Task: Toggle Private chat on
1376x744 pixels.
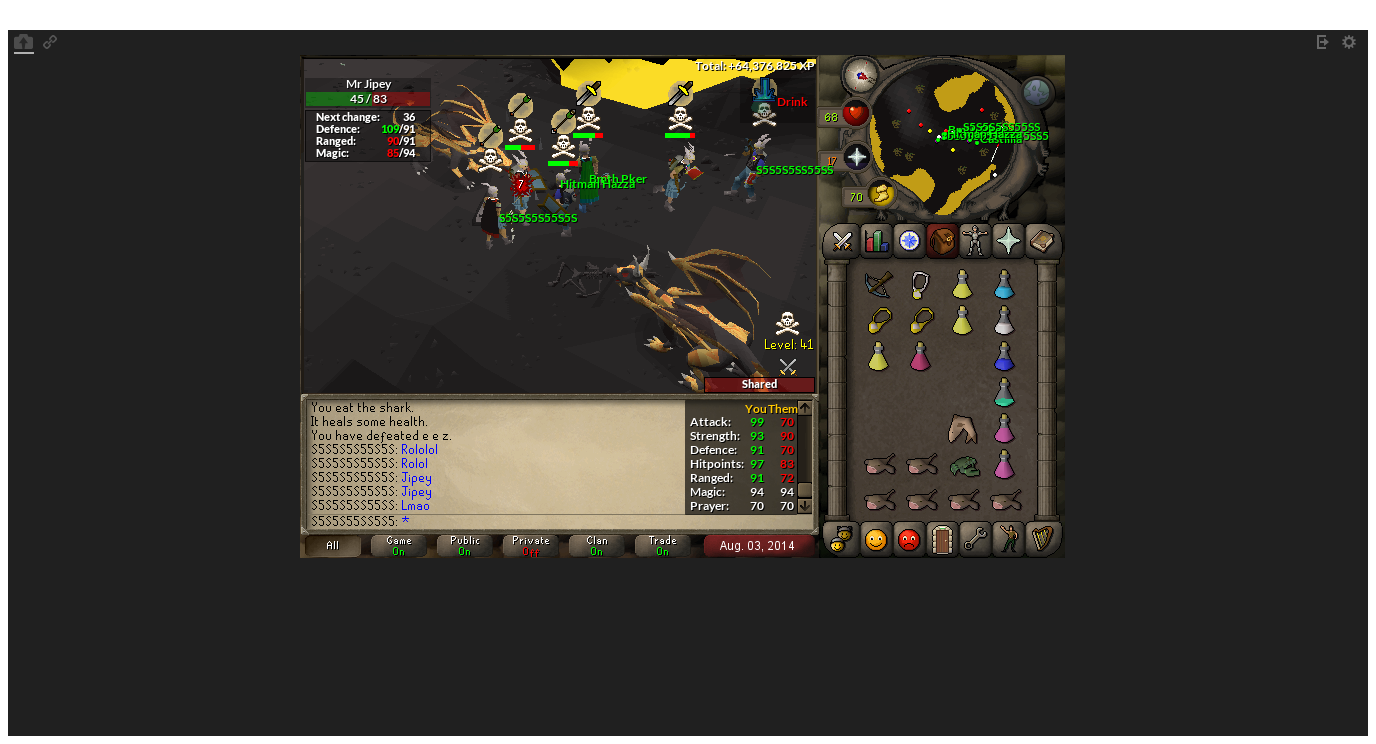Action: pyautogui.click(x=529, y=543)
